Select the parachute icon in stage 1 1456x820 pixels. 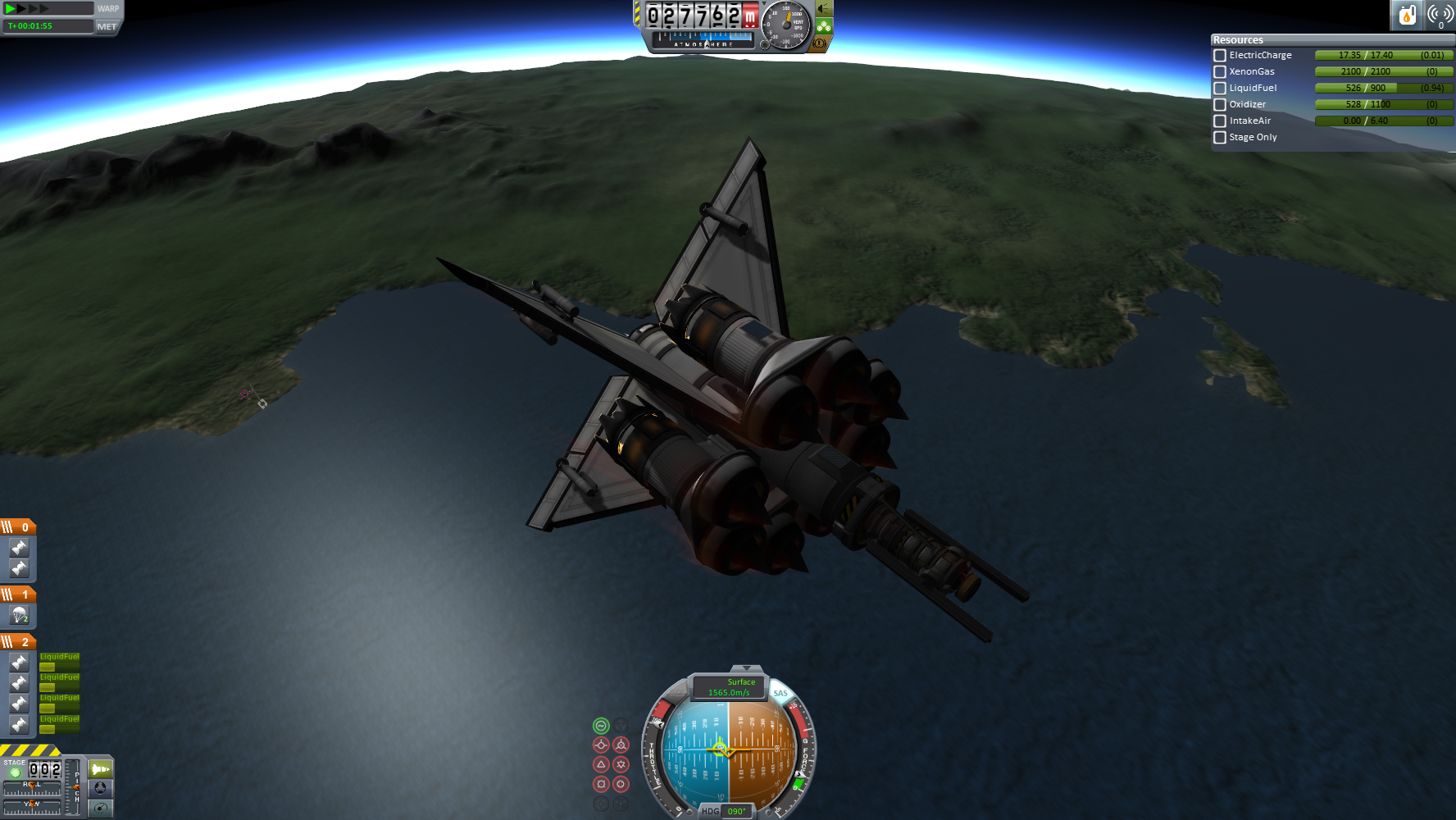pos(19,615)
